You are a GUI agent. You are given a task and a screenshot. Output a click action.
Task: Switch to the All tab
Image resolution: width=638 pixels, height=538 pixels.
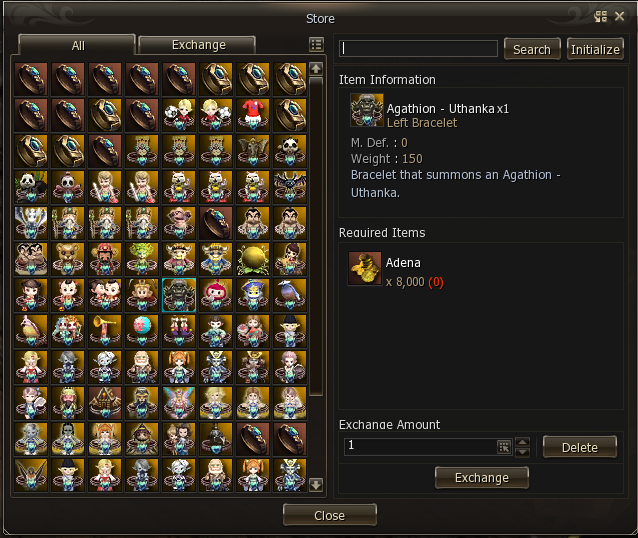coord(77,45)
